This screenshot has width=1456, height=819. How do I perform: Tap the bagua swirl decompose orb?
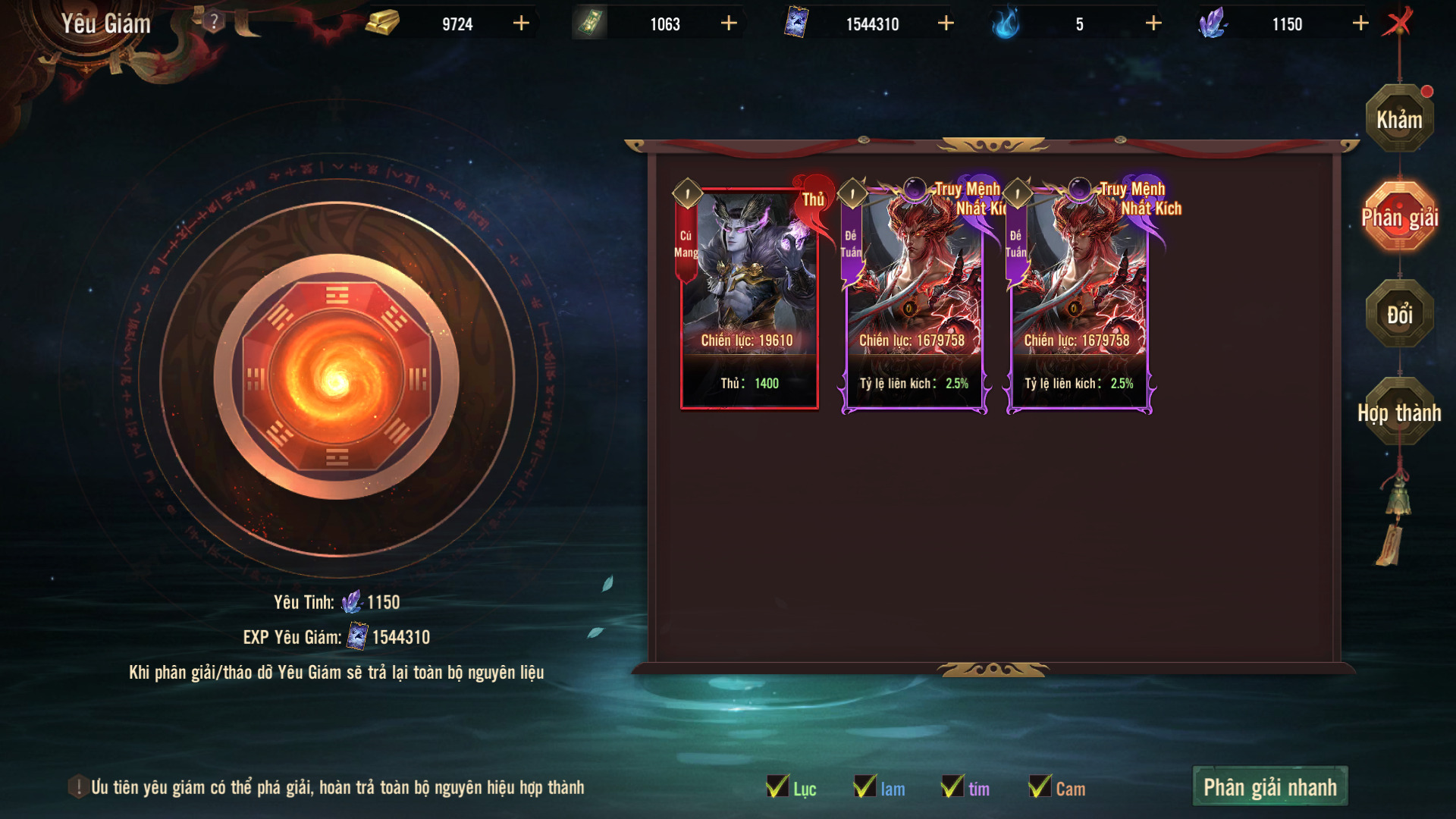pyautogui.click(x=336, y=378)
